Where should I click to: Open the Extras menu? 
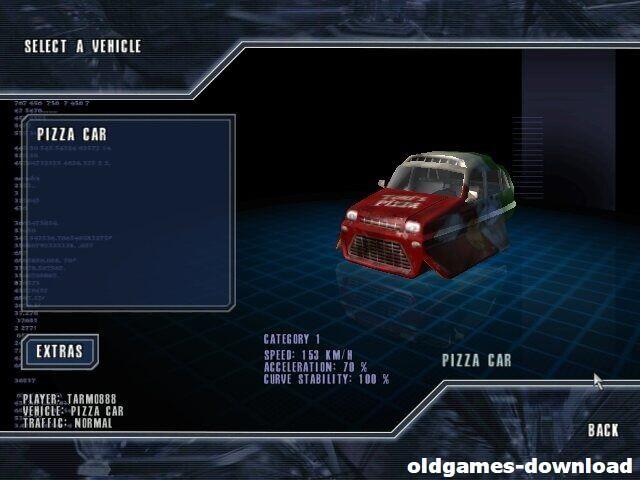click(x=60, y=352)
